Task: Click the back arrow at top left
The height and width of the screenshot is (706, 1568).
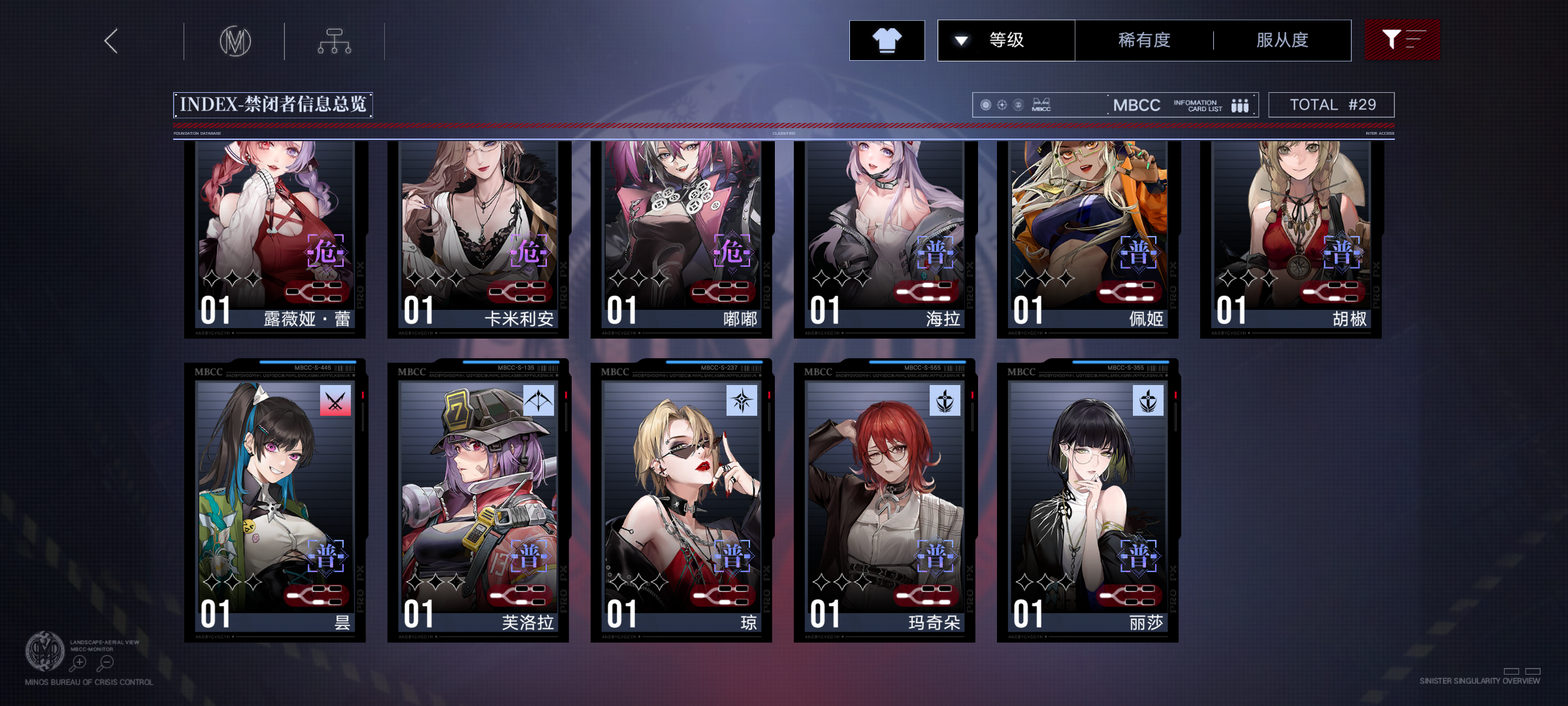Action: coord(110,41)
